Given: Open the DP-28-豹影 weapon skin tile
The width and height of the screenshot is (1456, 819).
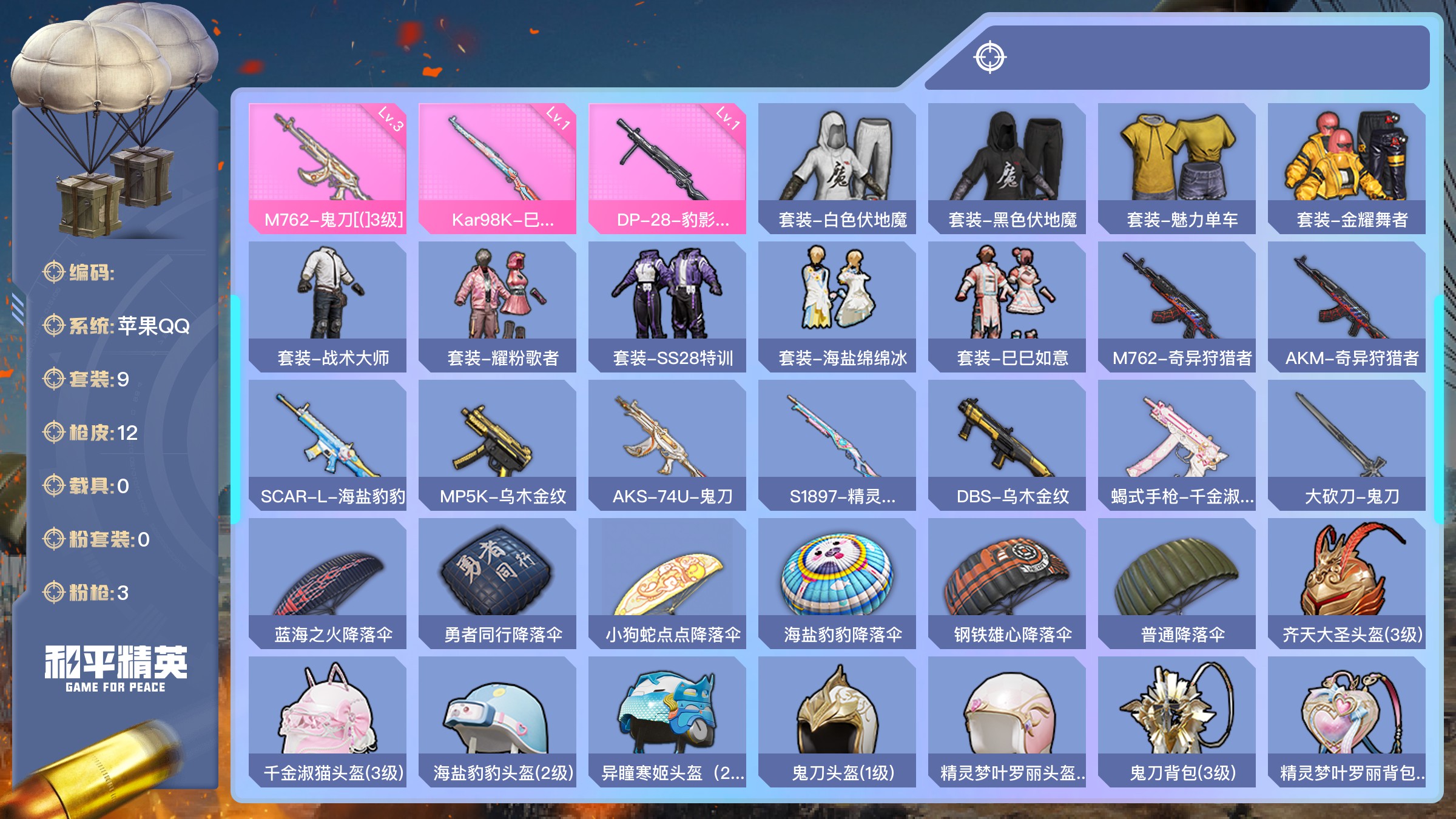Looking at the screenshot, I should point(667,168).
